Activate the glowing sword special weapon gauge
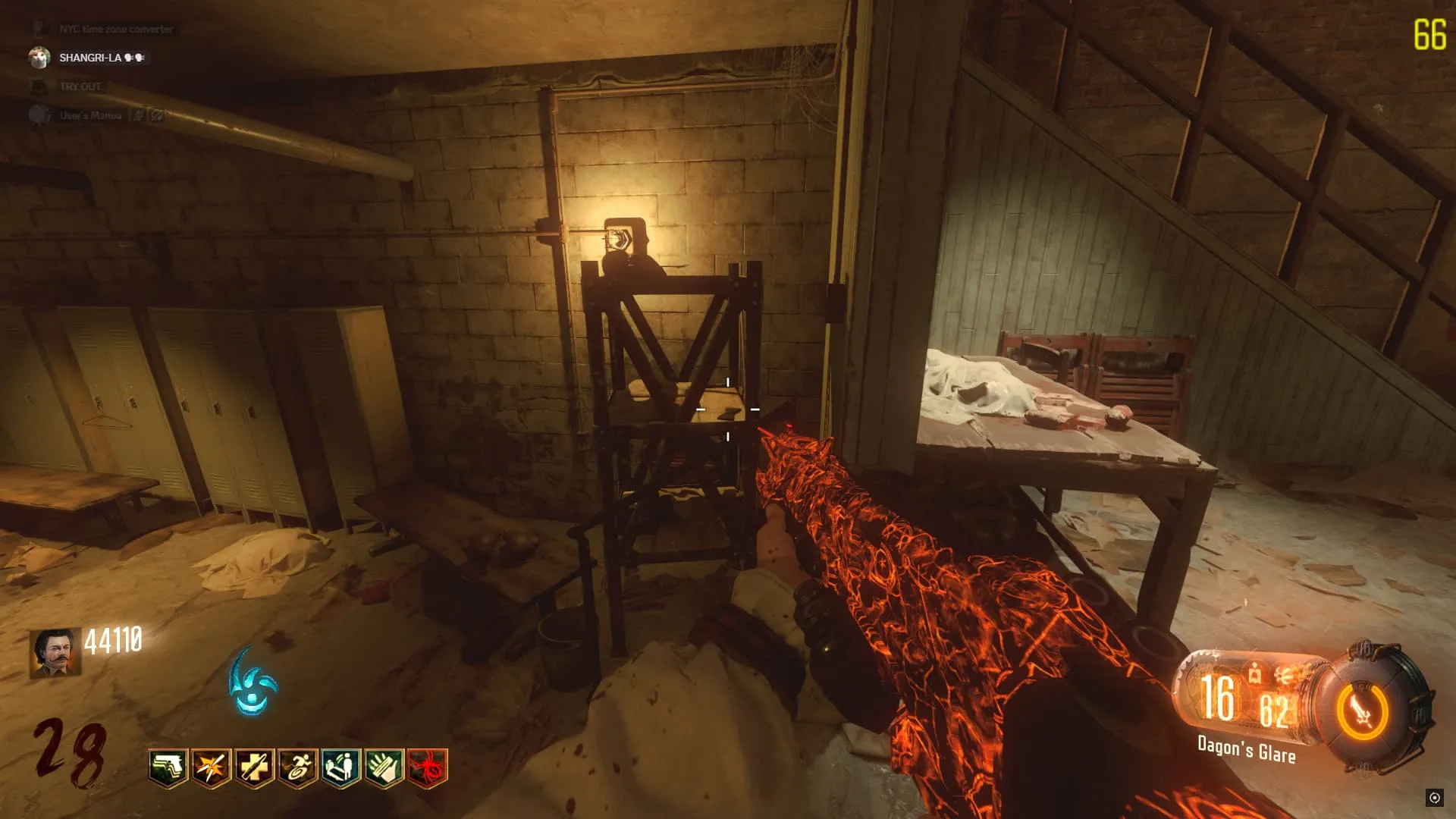 pos(1363,712)
